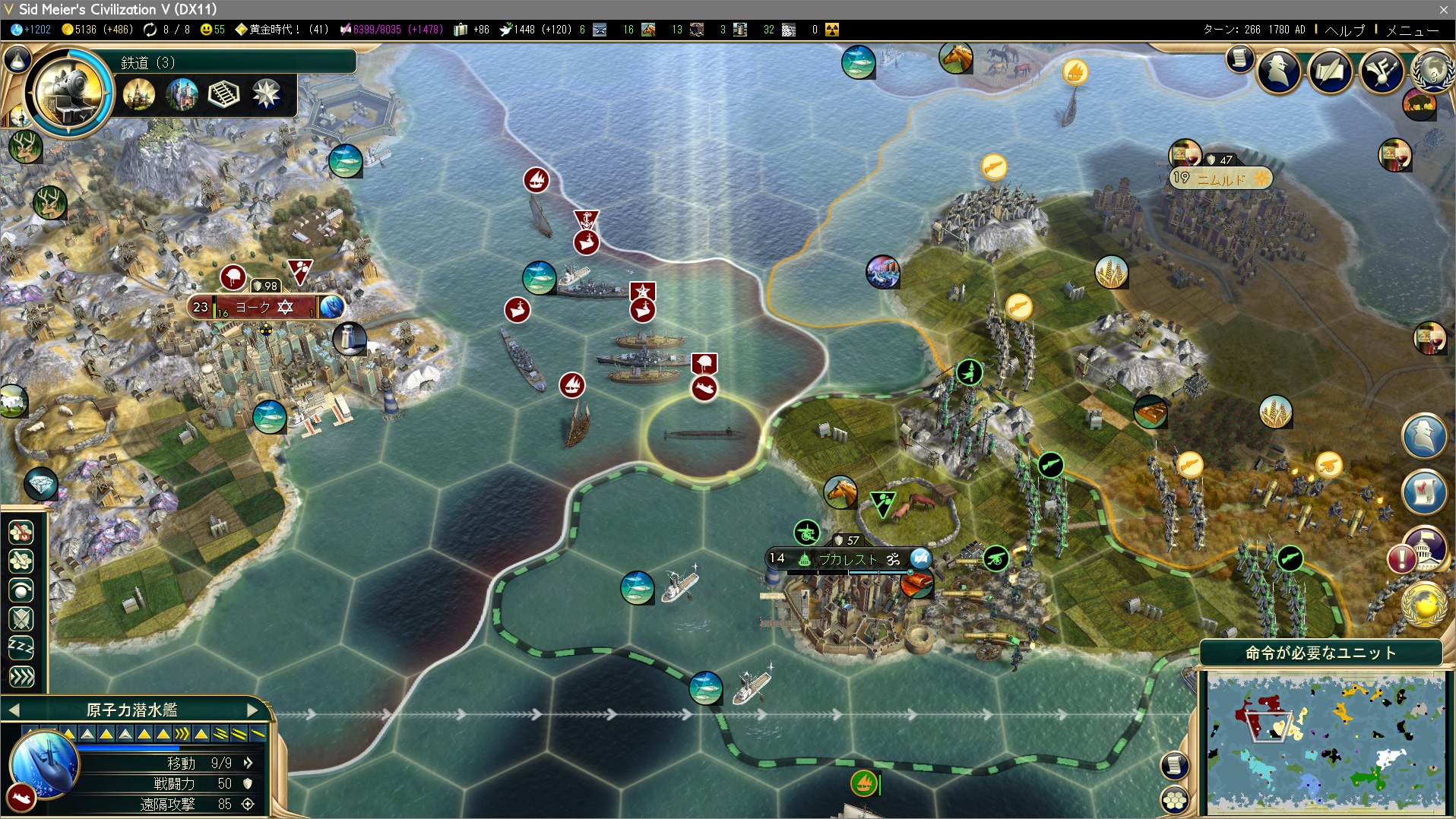The width and height of the screenshot is (1456, 819).
Task: Open the World Congress globe button
Action: coord(1432,71)
